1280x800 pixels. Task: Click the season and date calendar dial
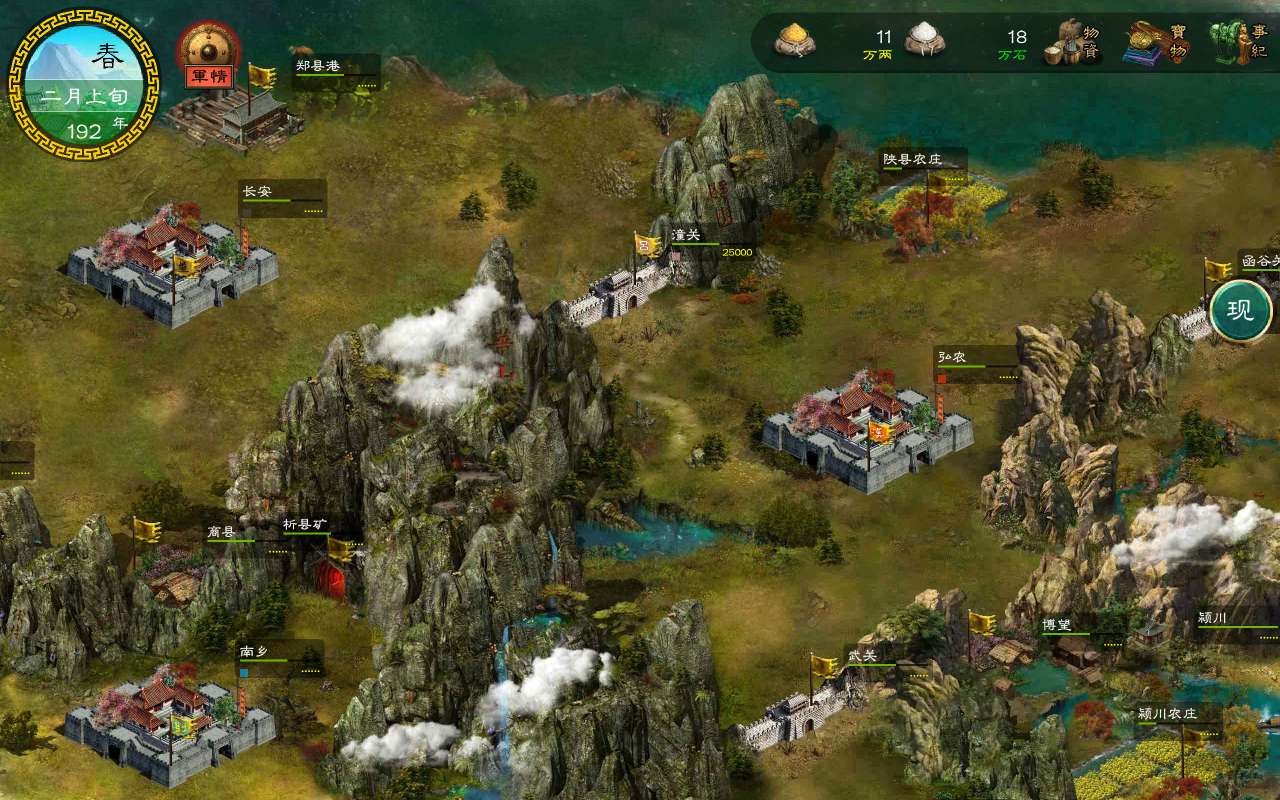point(83,84)
